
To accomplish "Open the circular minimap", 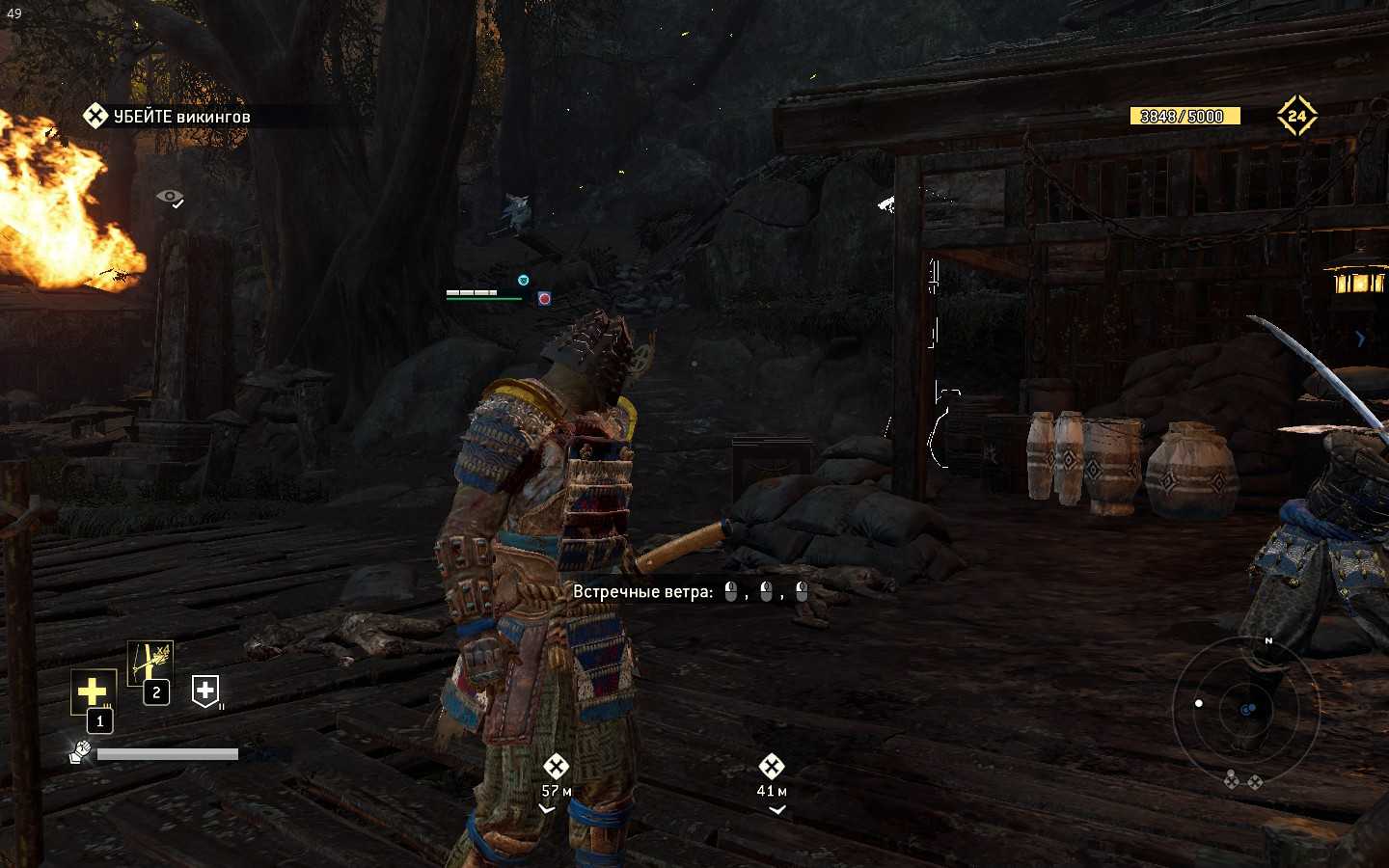I will tap(1236, 709).
